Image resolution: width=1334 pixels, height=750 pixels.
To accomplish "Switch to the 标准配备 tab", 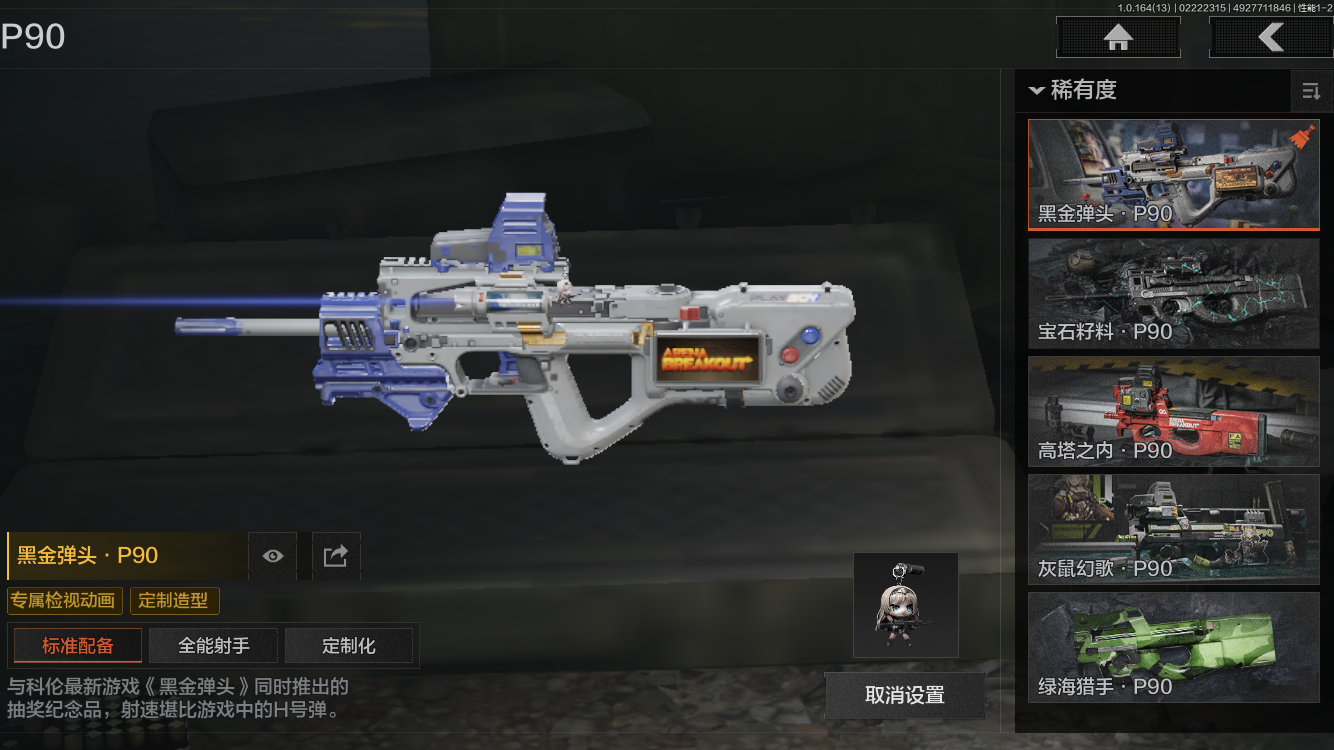I will (78, 646).
